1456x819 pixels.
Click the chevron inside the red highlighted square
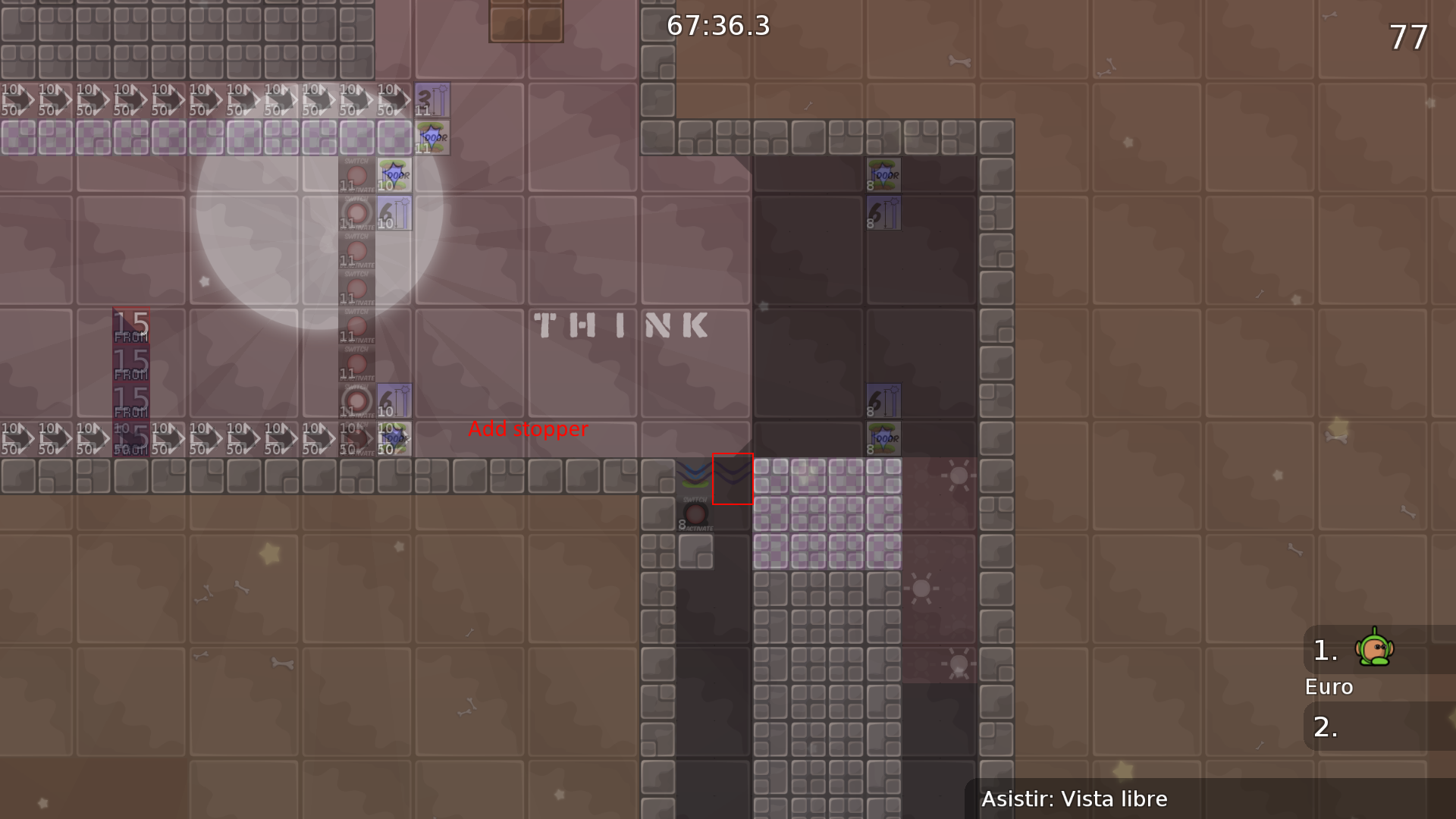(732, 476)
